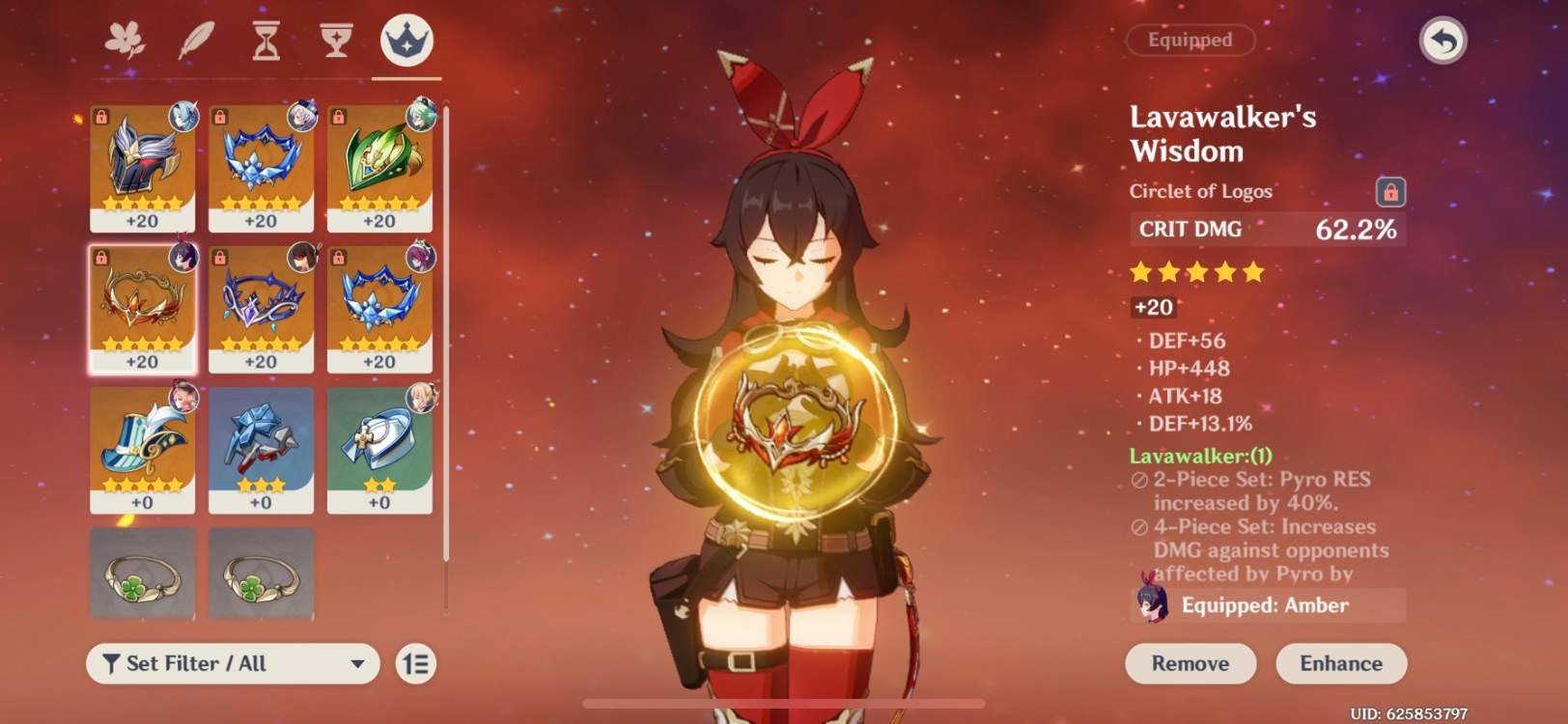Select the Circlet of Logos crown tab
Image resolution: width=1568 pixels, height=724 pixels.
pyautogui.click(x=406, y=41)
